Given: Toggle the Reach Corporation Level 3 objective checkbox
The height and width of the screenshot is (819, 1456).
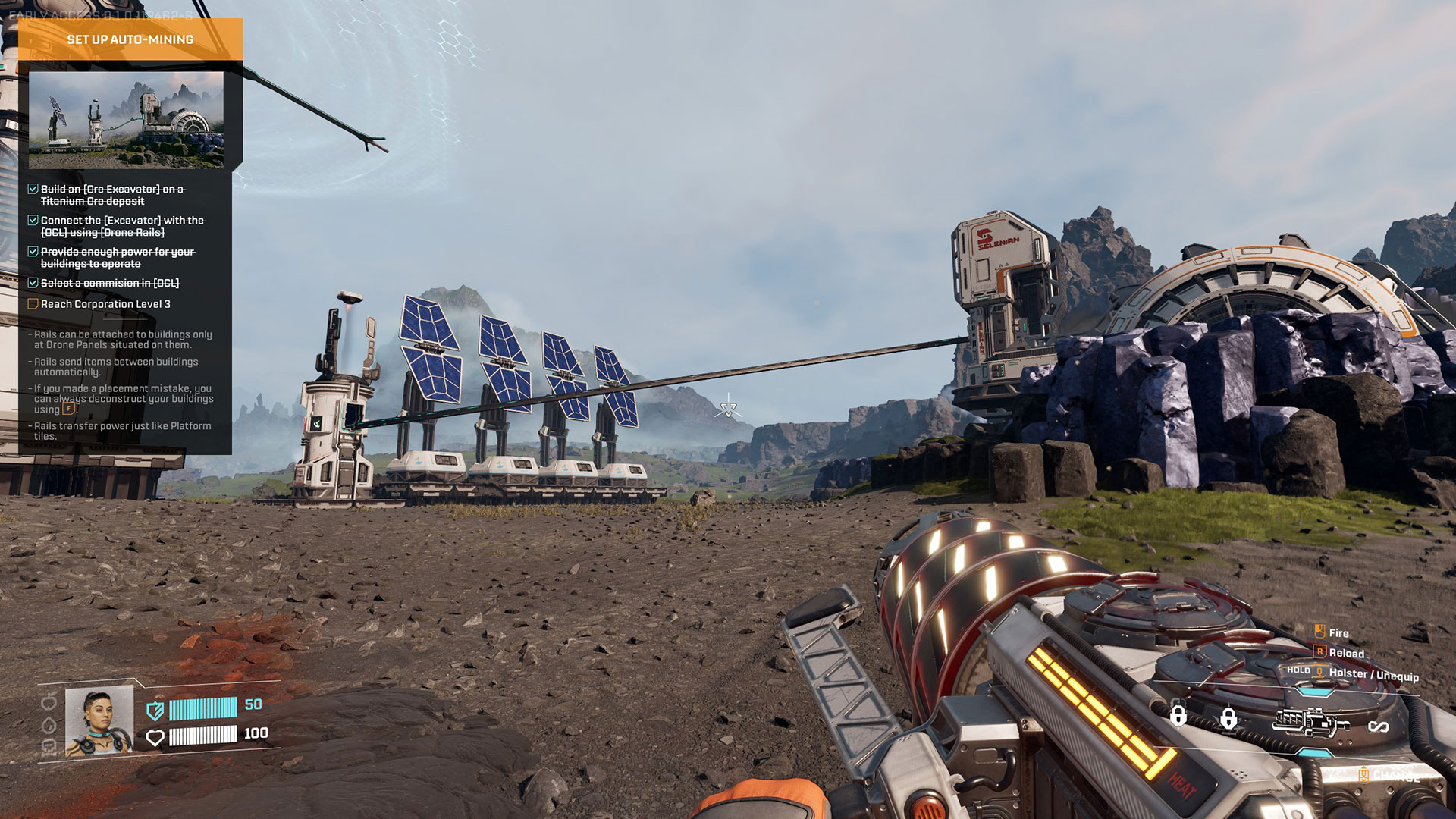Looking at the screenshot, I should [33, 304].
